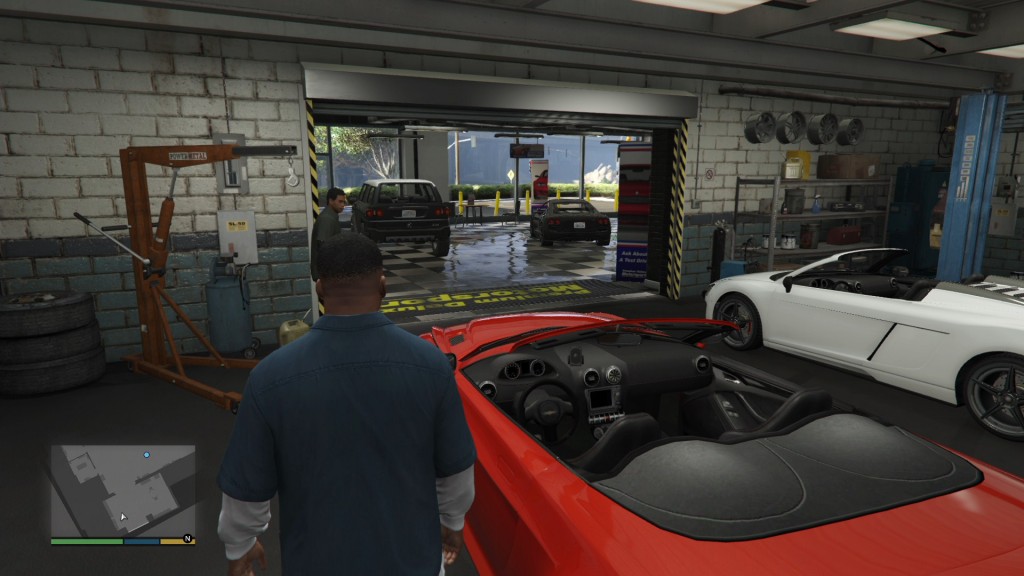Open the minimap in the corner
This screenshot has width=1024, height=576.
[x=123, y=490]
